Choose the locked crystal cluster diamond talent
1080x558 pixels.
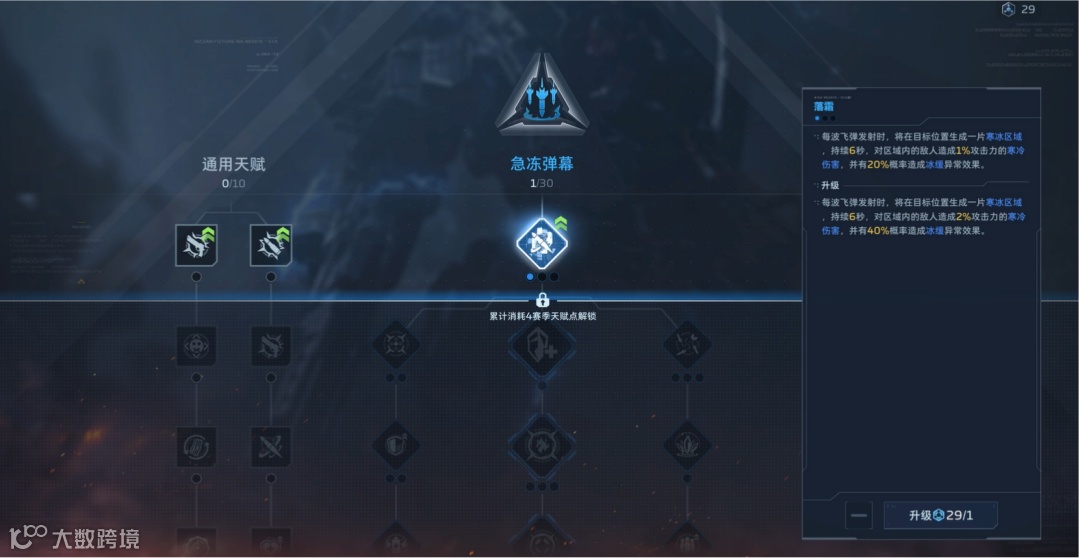point(688,445)
